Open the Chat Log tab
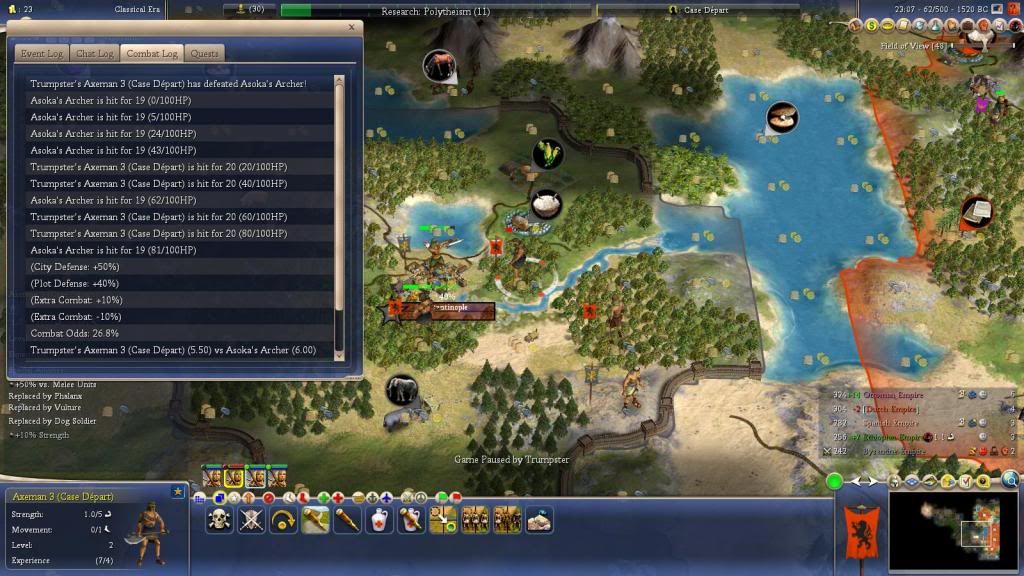 pos(95,53)
